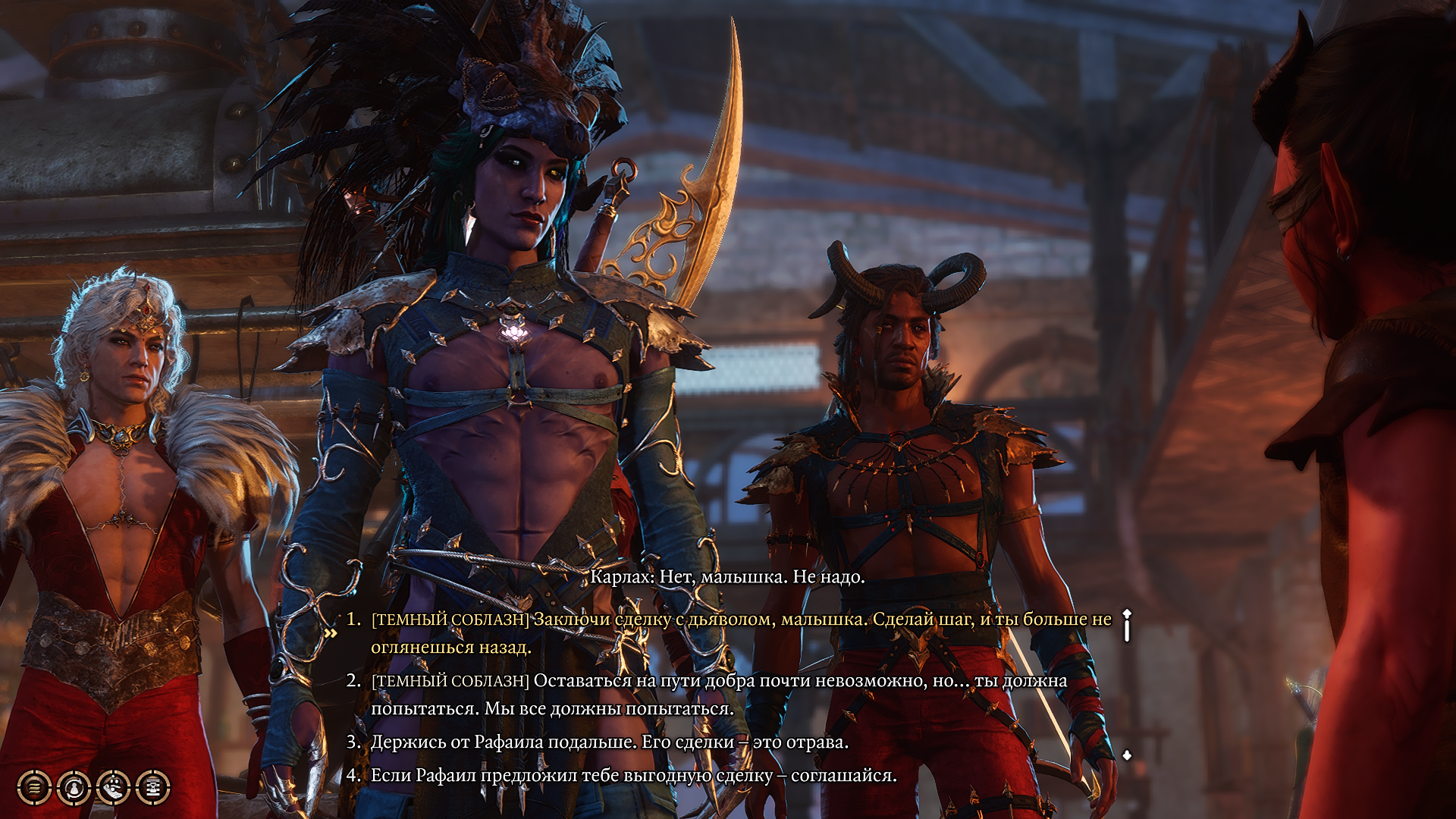Click the down arrow below the dialogue options
This screenshot has width=1456, height=819.
click(1127, 755)
